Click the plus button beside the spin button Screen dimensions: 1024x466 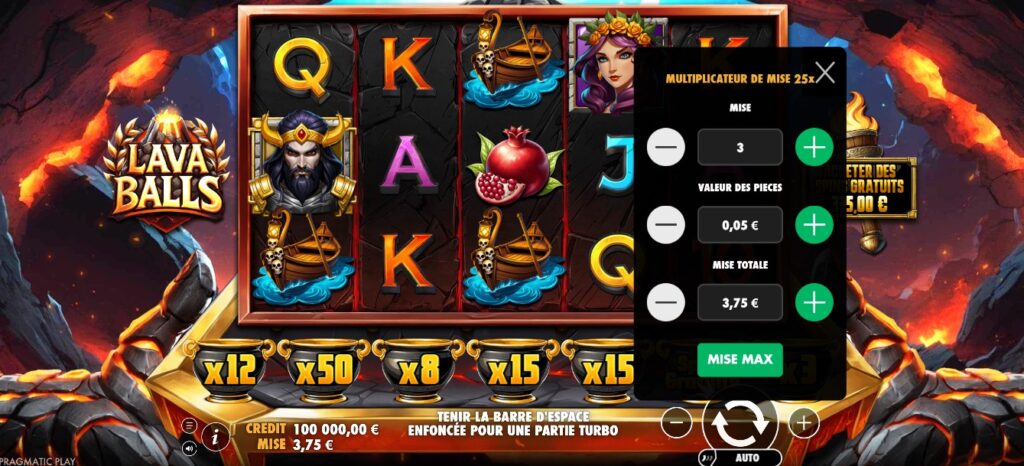click(x=804, y=423)
